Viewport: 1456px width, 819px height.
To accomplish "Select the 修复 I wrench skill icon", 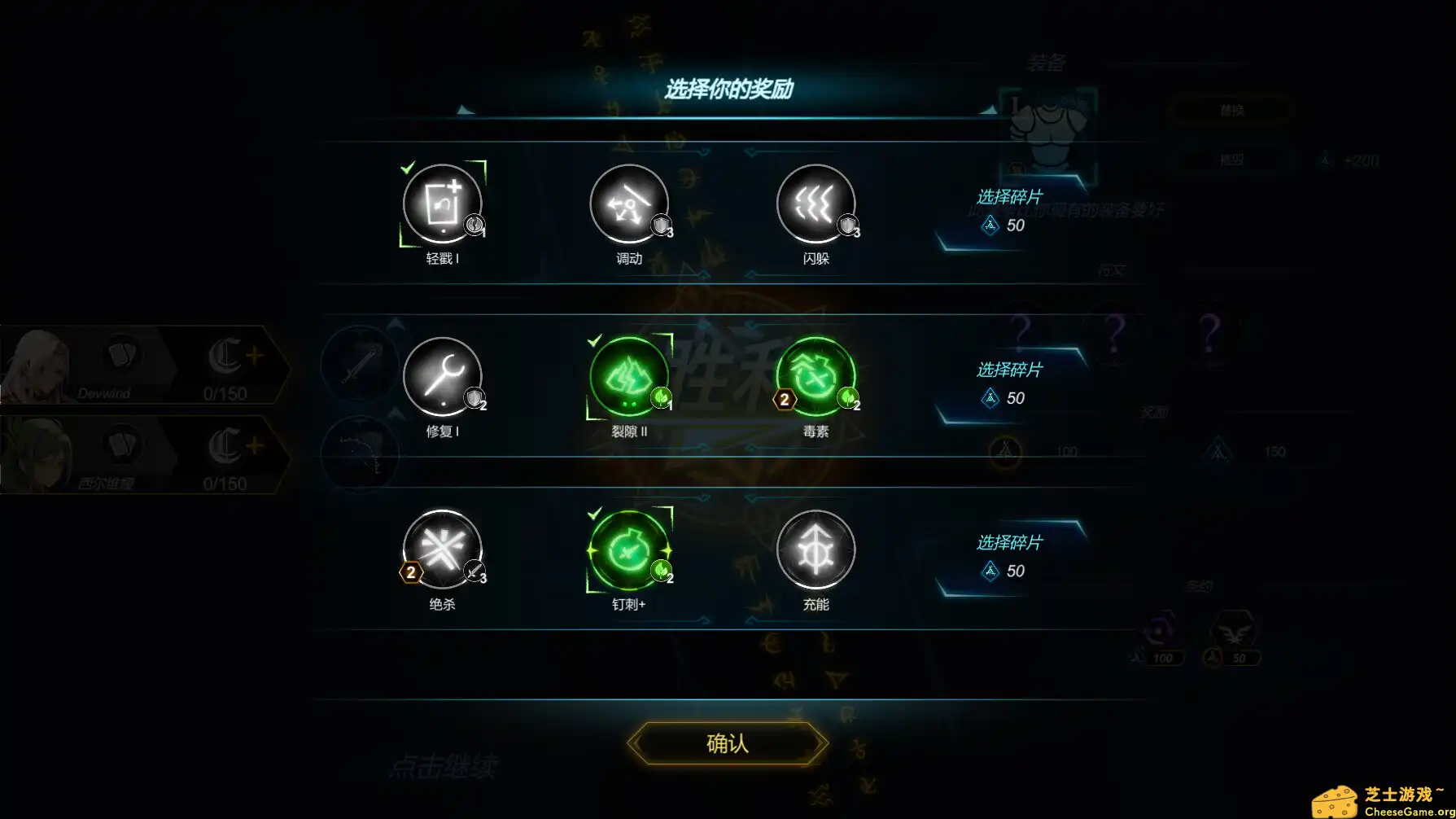I will pyautogui.click(x=442, y=377).
